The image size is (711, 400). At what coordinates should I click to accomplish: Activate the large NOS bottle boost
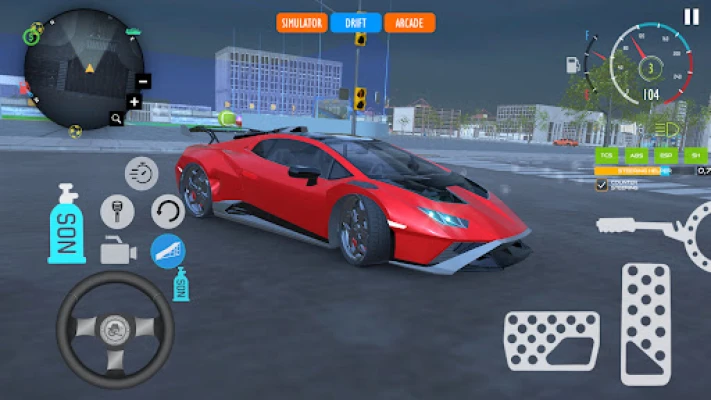click(67, 223)
